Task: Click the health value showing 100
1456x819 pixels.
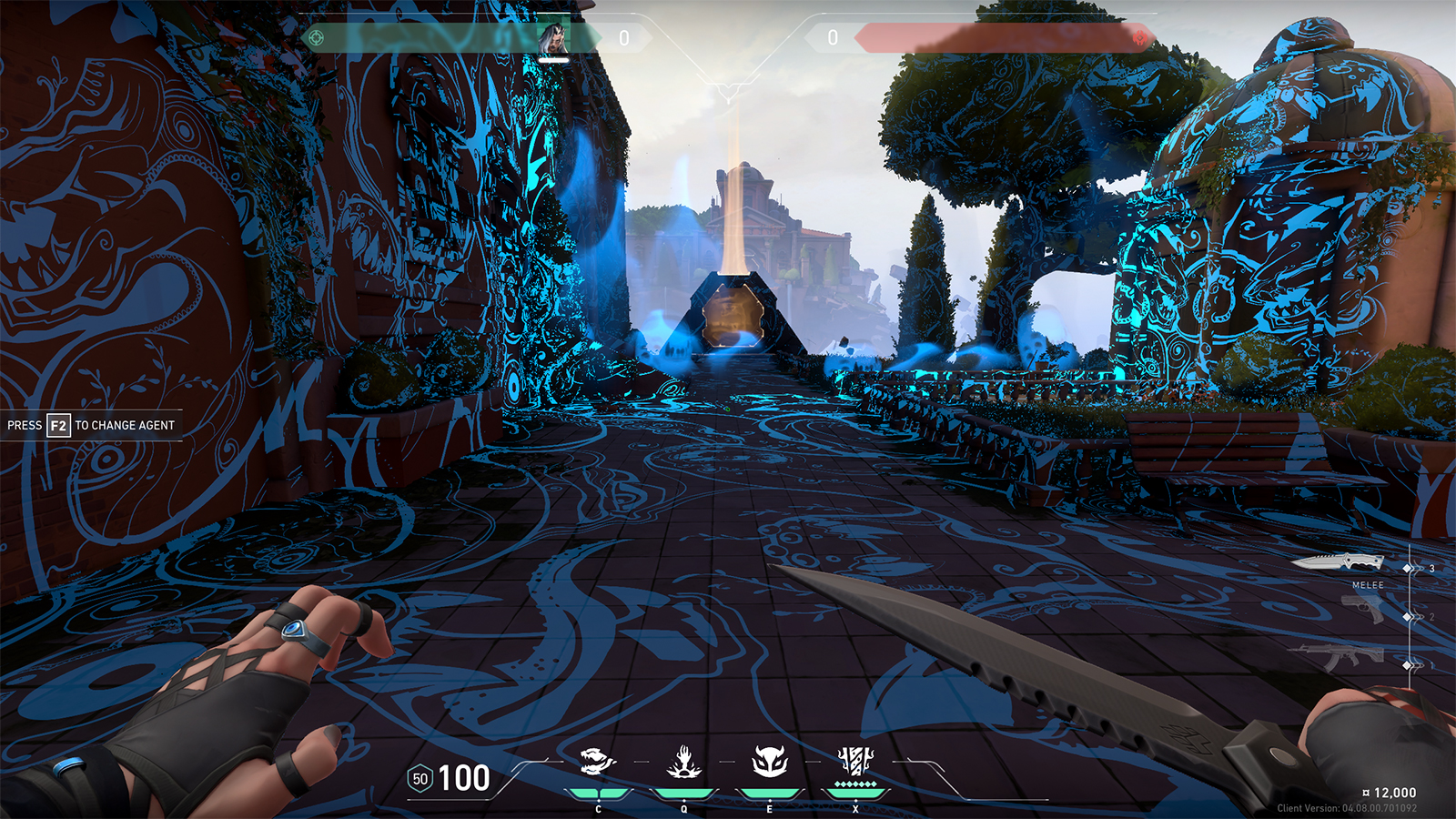Action: 467,779
